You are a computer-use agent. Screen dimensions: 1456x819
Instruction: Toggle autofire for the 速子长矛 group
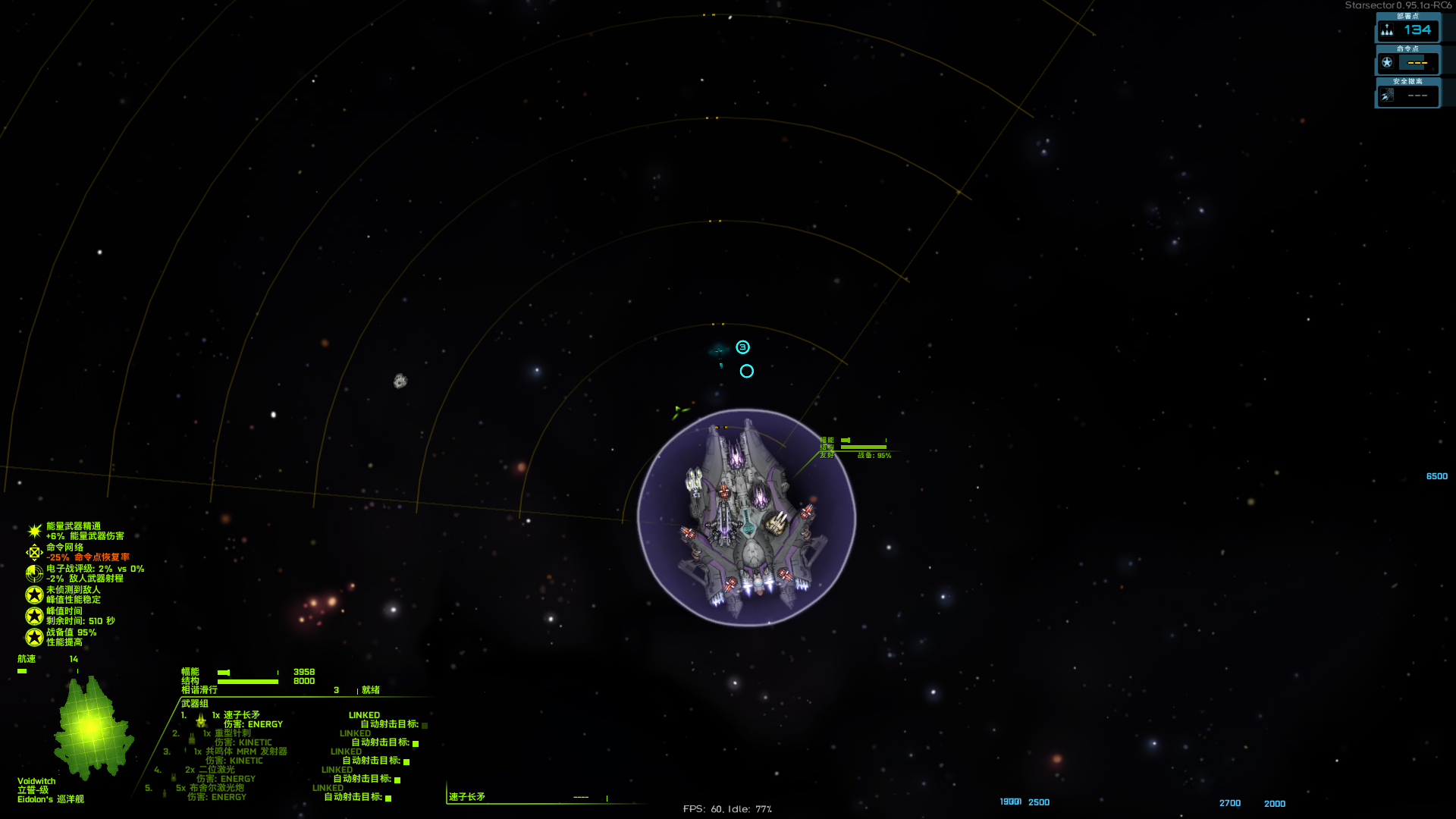(425, 725)
